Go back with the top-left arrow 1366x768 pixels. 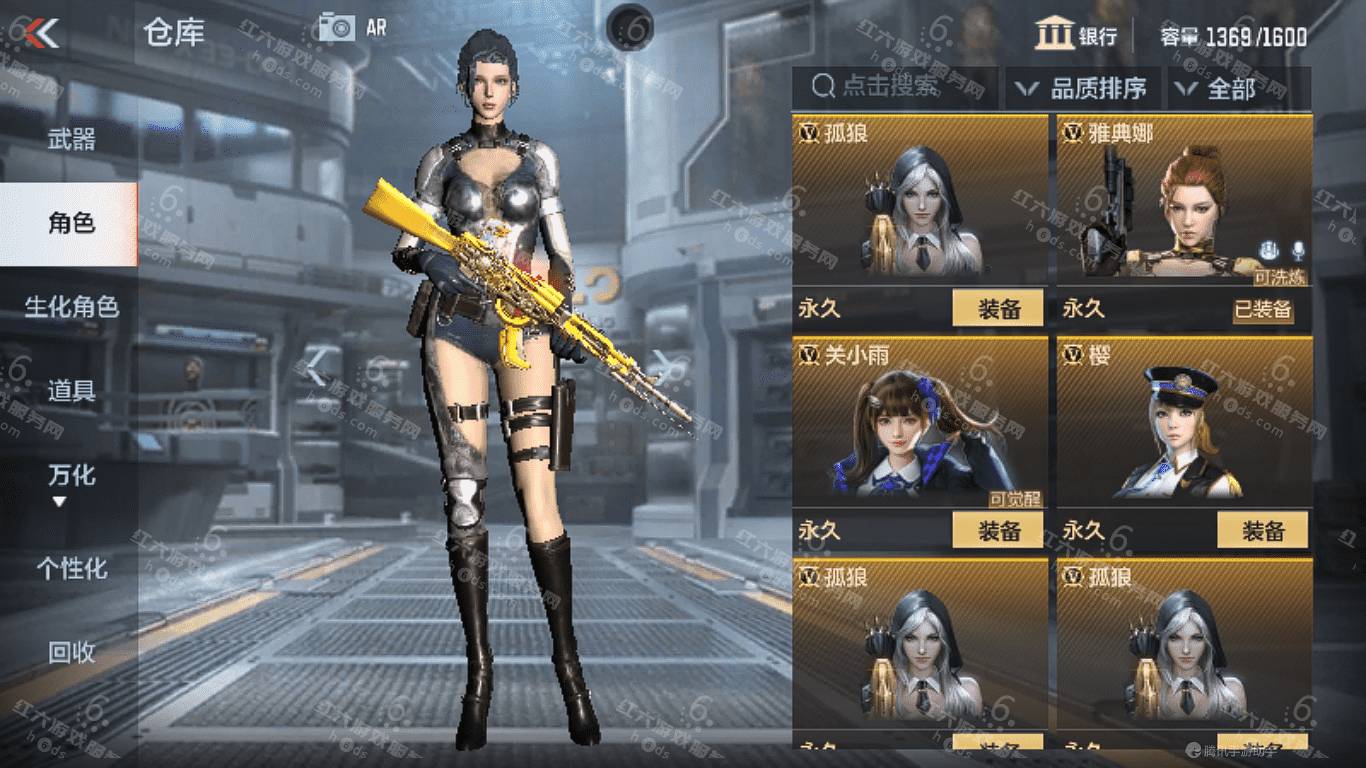click(x=42, y=34)
